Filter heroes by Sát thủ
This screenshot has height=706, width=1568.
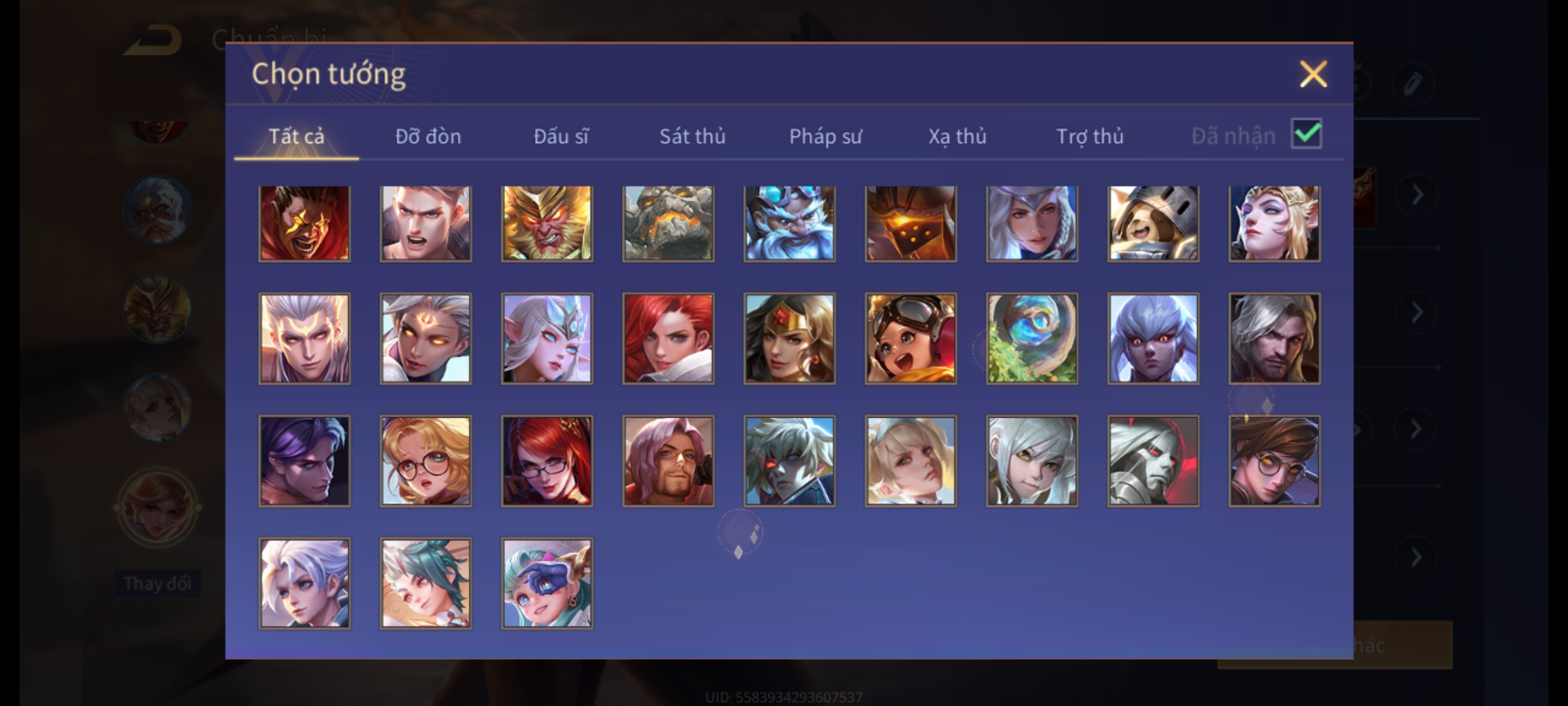(692, 136)
